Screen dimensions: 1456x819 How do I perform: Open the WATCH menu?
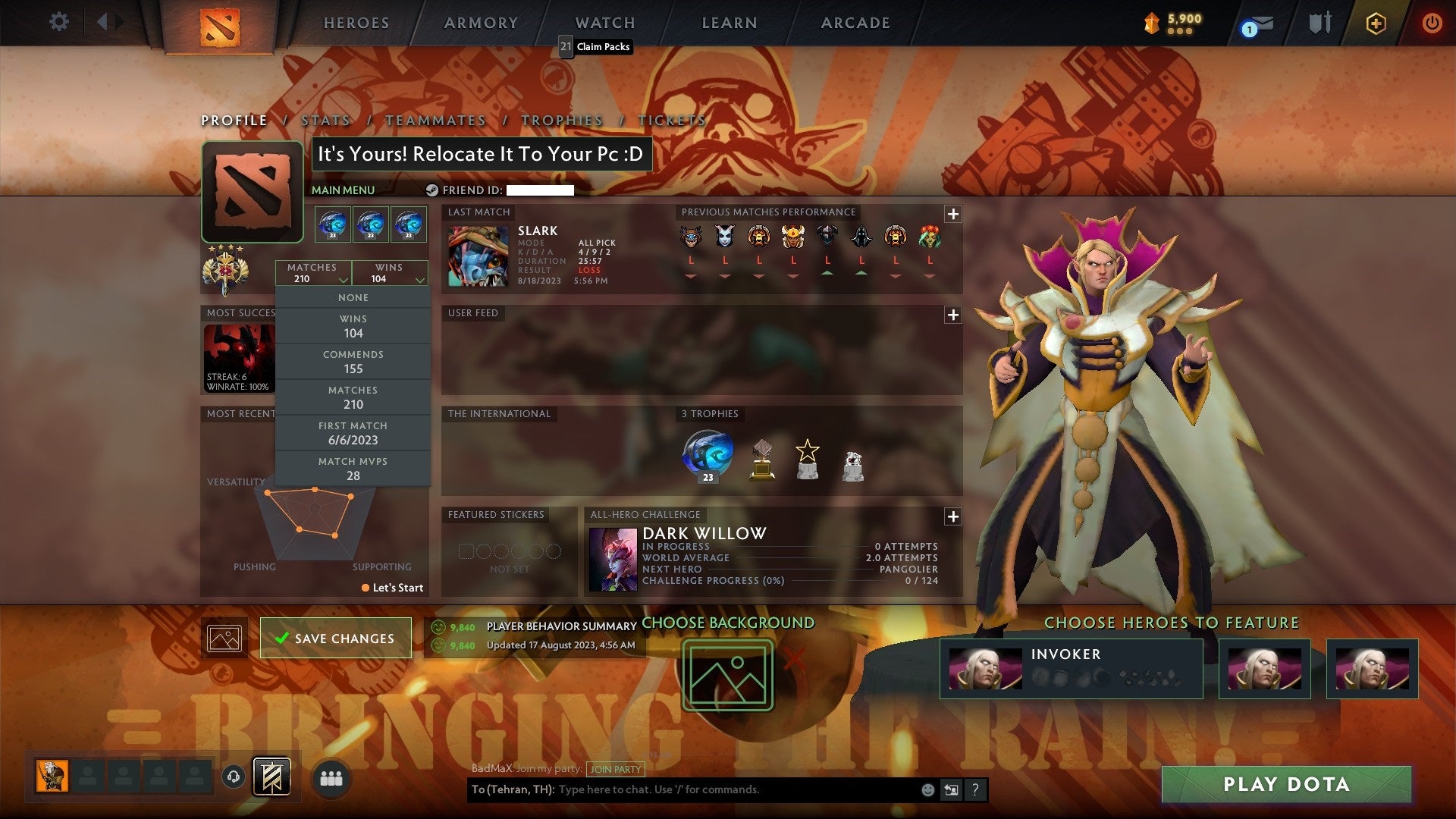click(604, 22)
